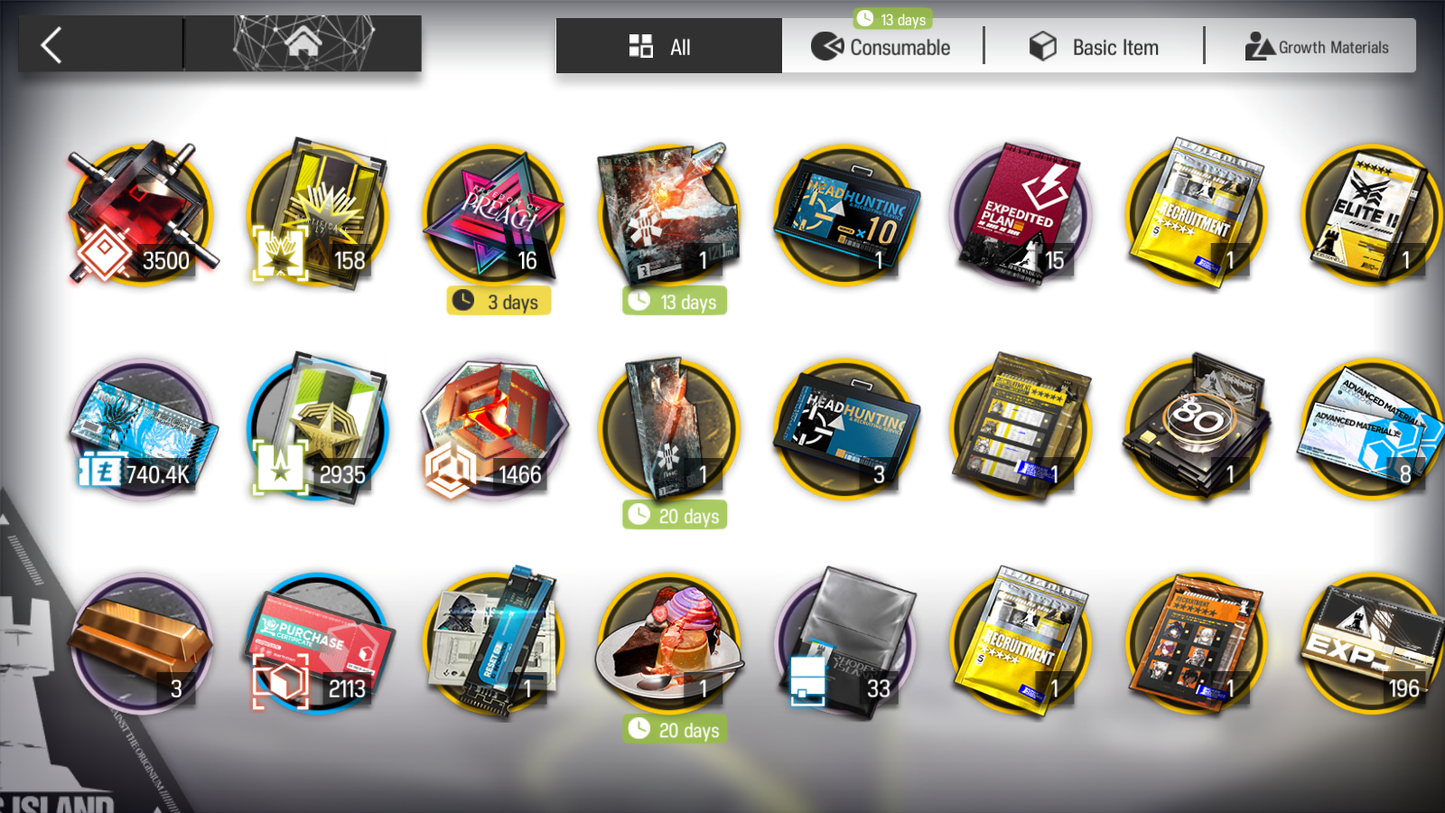Go back with the arrow button
This screenshot has height=813, width=1445.
tap(52, 45)
